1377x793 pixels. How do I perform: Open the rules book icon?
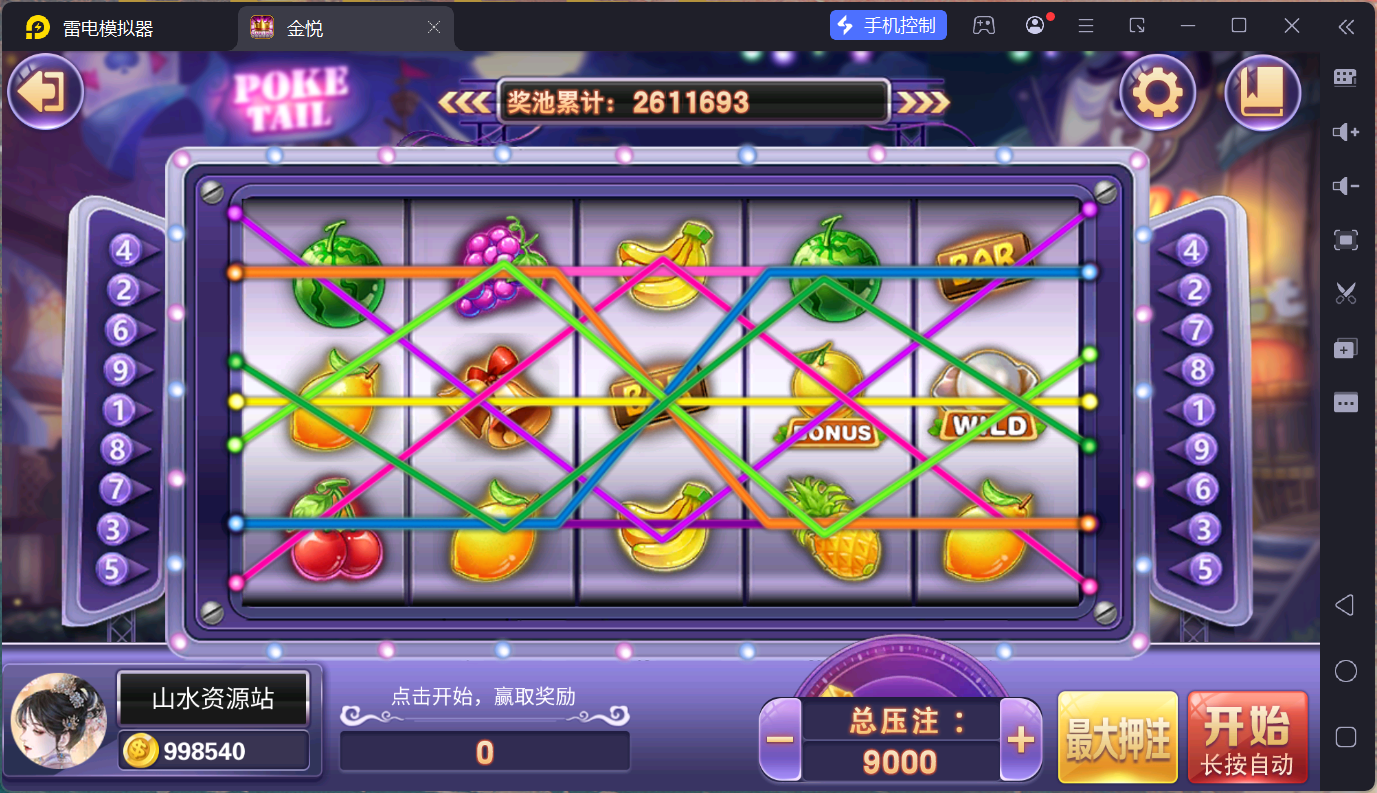click(1262, 93)
